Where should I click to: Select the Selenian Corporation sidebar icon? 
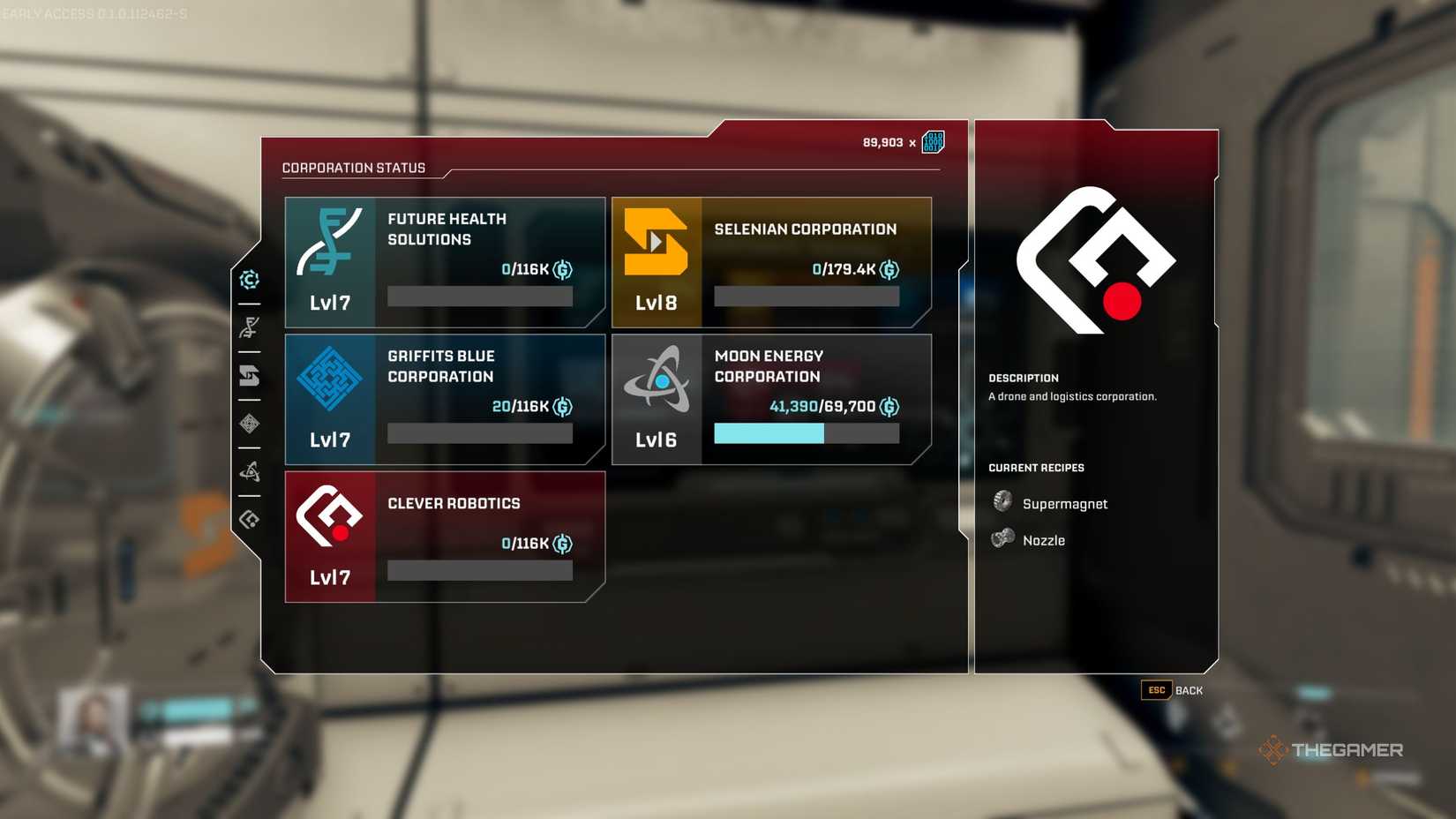pos(251,377)
